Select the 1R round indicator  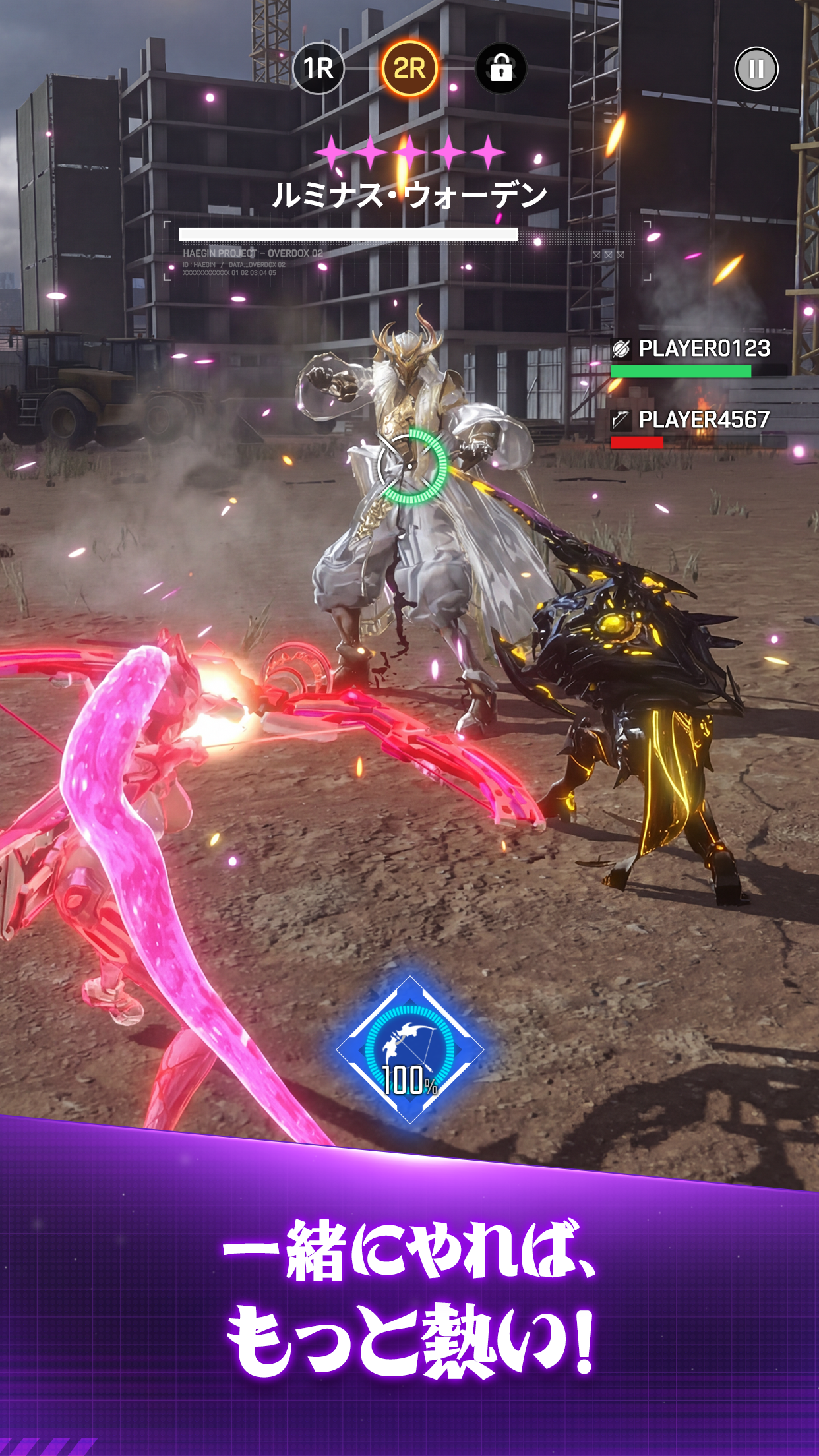coord(318,69)
